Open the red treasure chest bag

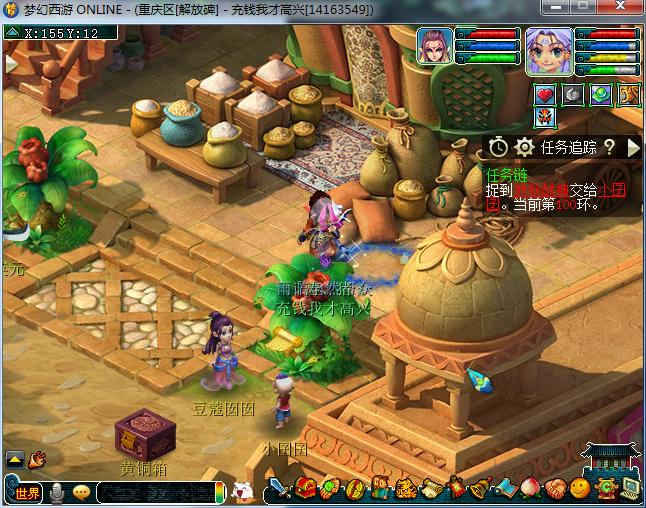pyautogui.click(x=305, y=489)
